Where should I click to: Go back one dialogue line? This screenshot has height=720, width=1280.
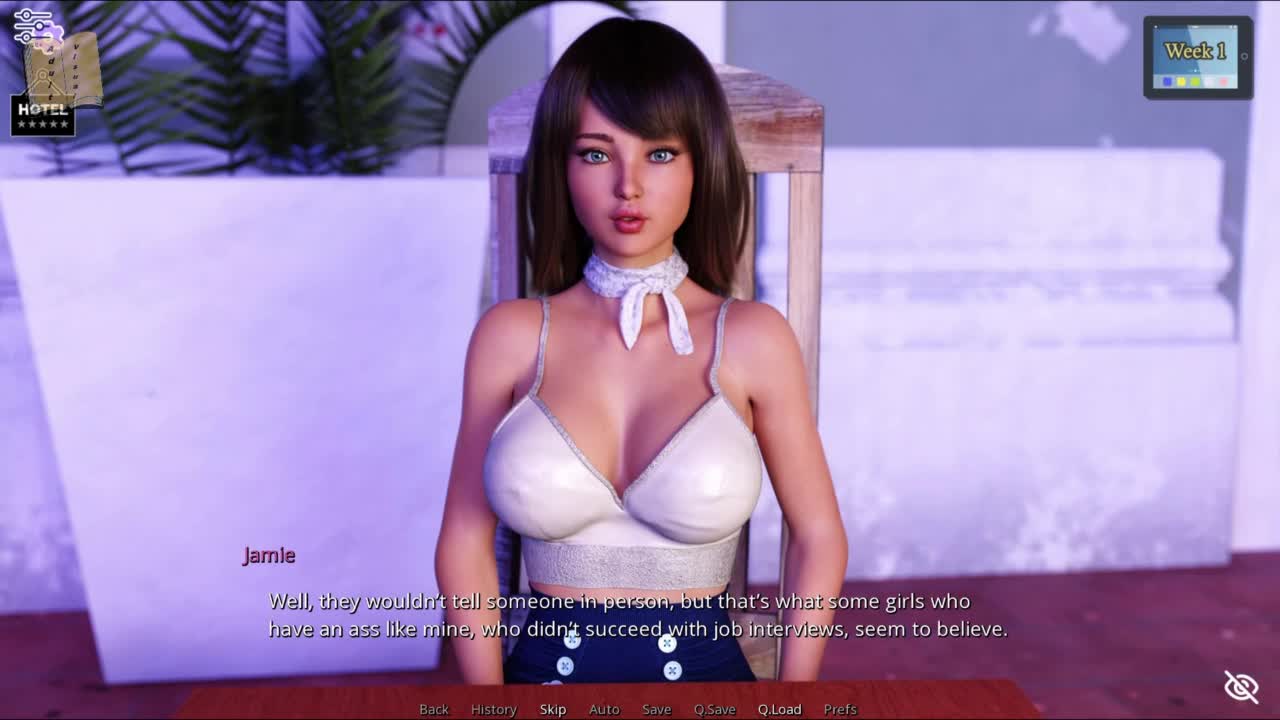(x=434, y=709)
